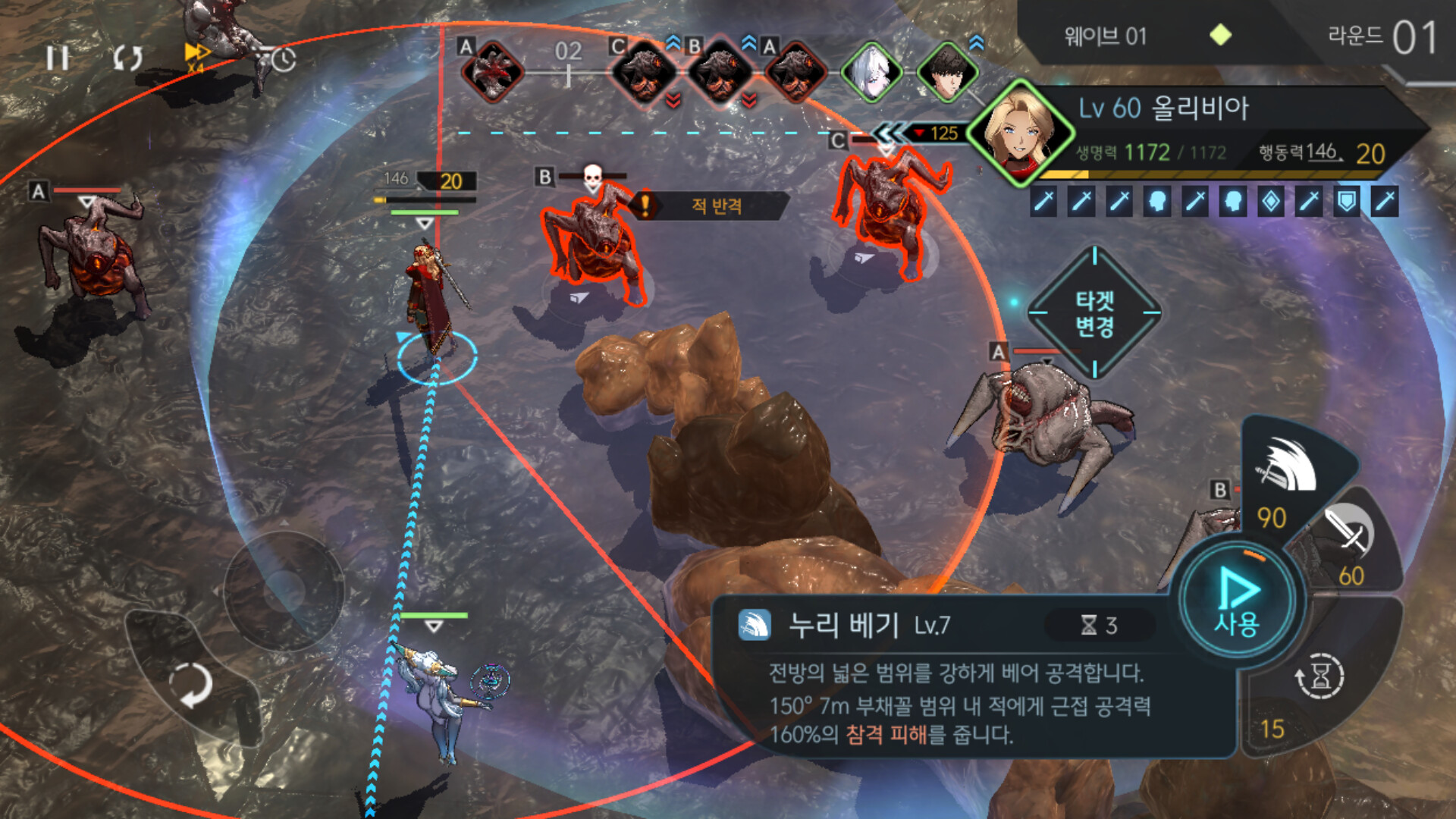Viewport: 1456px width, 819px height.
Task: Click the restart battle icon
Action: tap(127, 56)
